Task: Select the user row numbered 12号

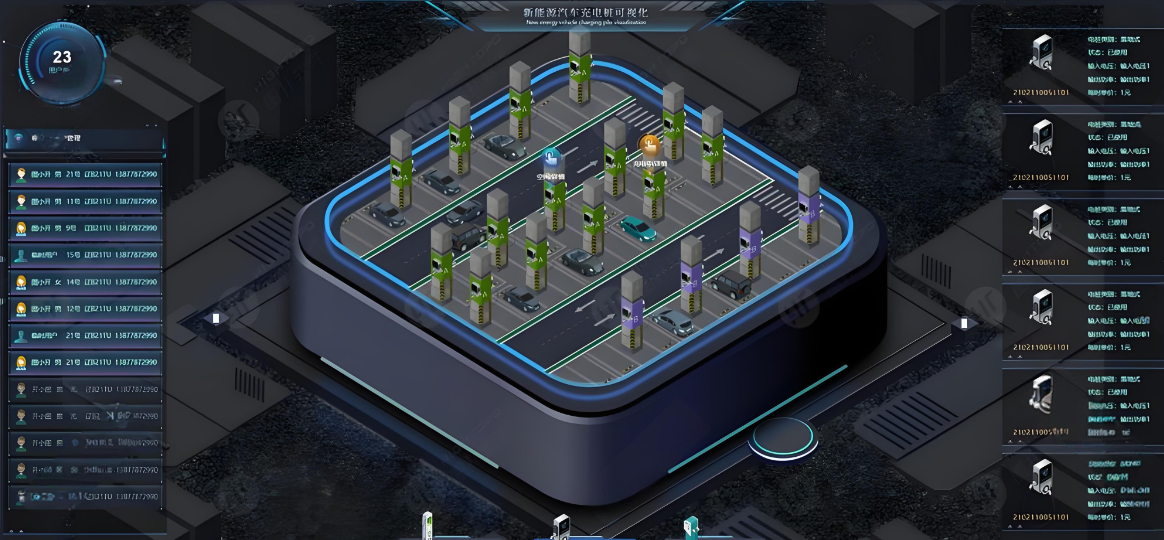Action: (x=84, y=309)
